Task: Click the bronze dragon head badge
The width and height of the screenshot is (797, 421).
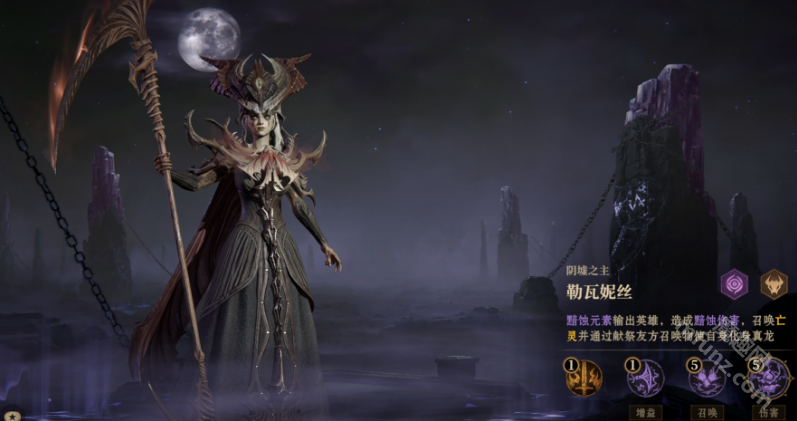Action: click(774, 284)
